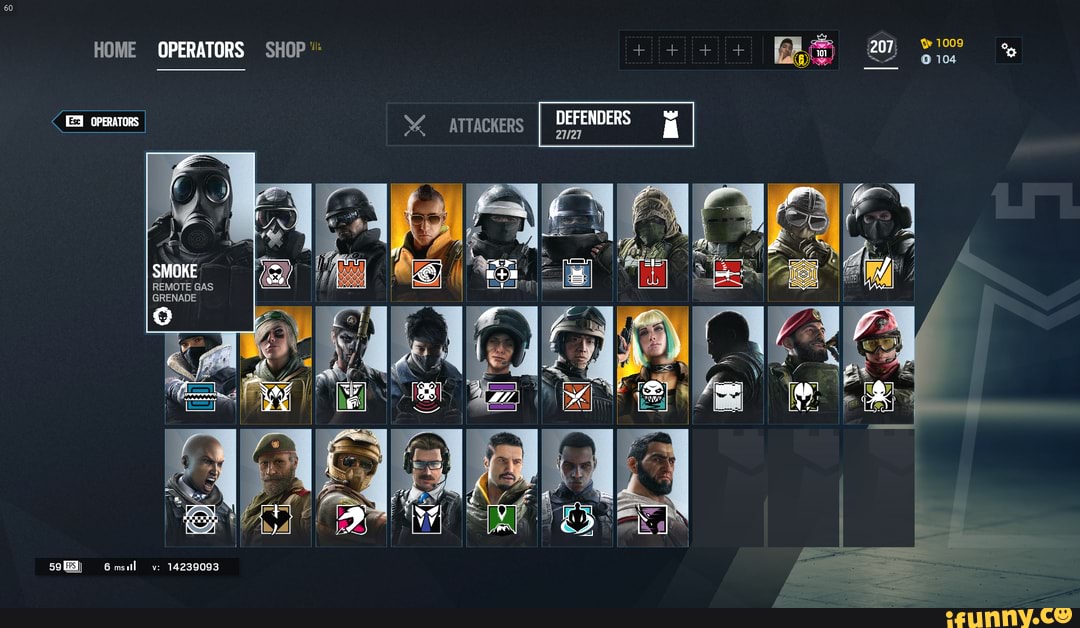Screen dimensions: 1080x628
Task: Pick Doc with the medical cross icon
Action: (x=501, y=242)
